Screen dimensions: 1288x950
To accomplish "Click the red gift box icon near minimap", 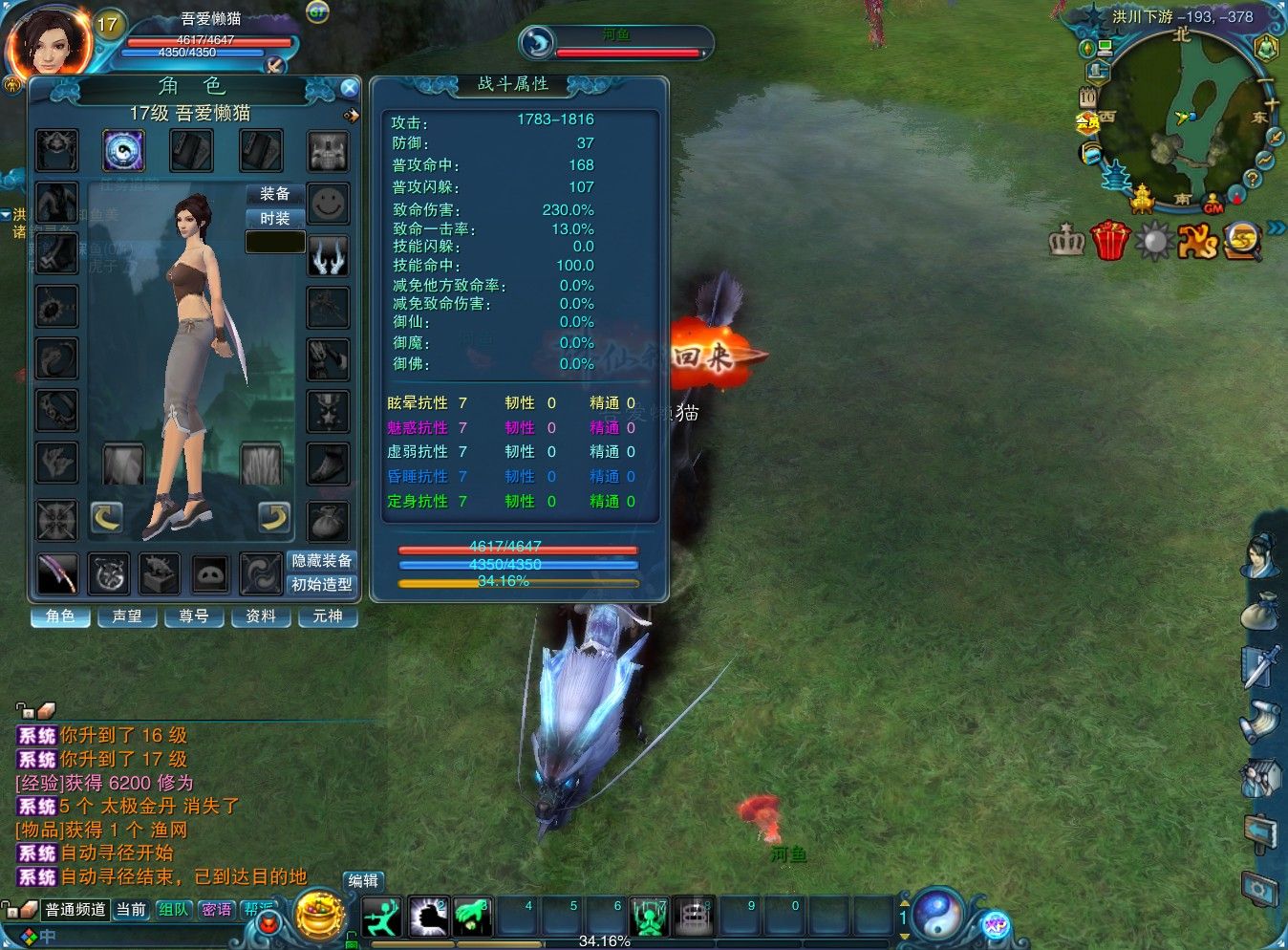I will coord(1109,242).
